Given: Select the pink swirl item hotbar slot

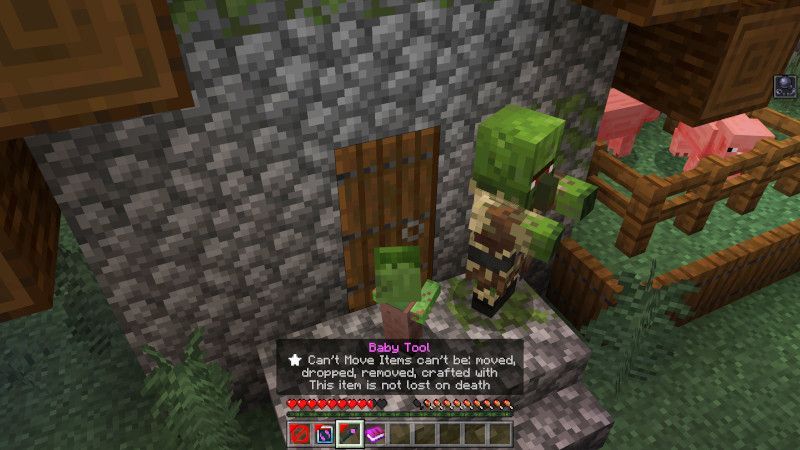Looking at the screenshot, I should point(324,434).
